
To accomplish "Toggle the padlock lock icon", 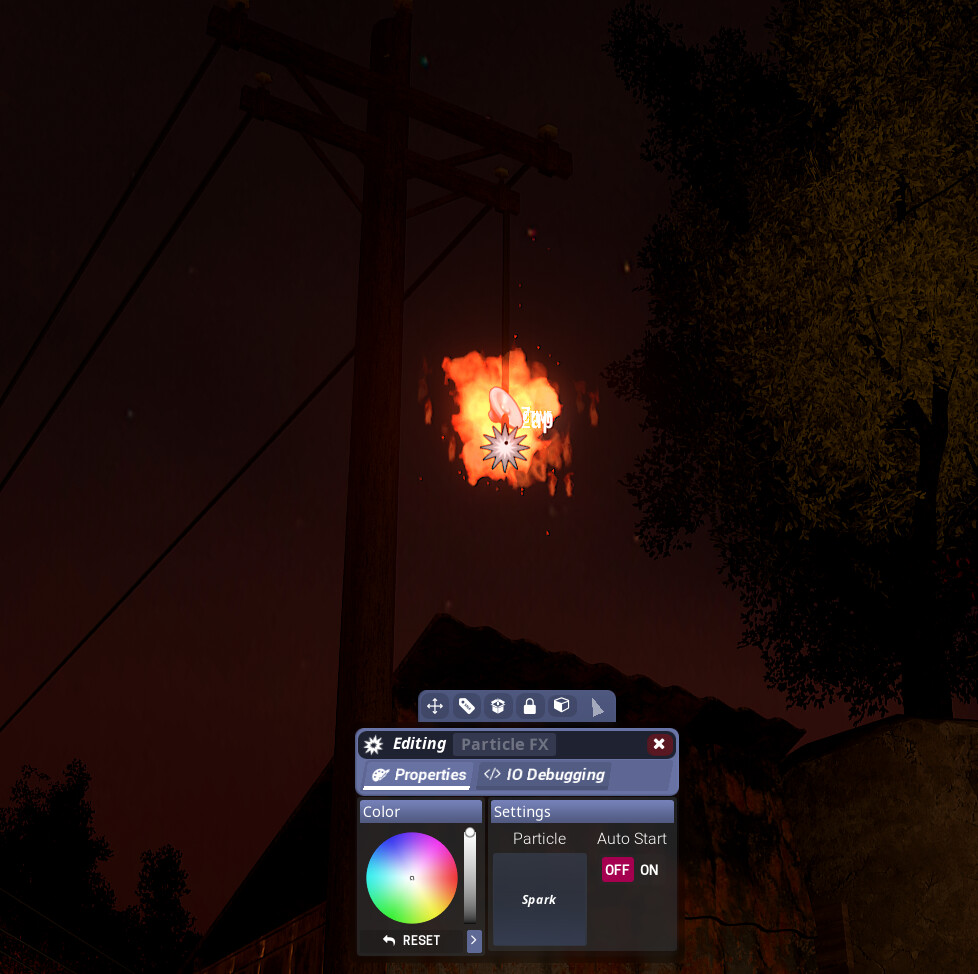I will tap(530, 706).
